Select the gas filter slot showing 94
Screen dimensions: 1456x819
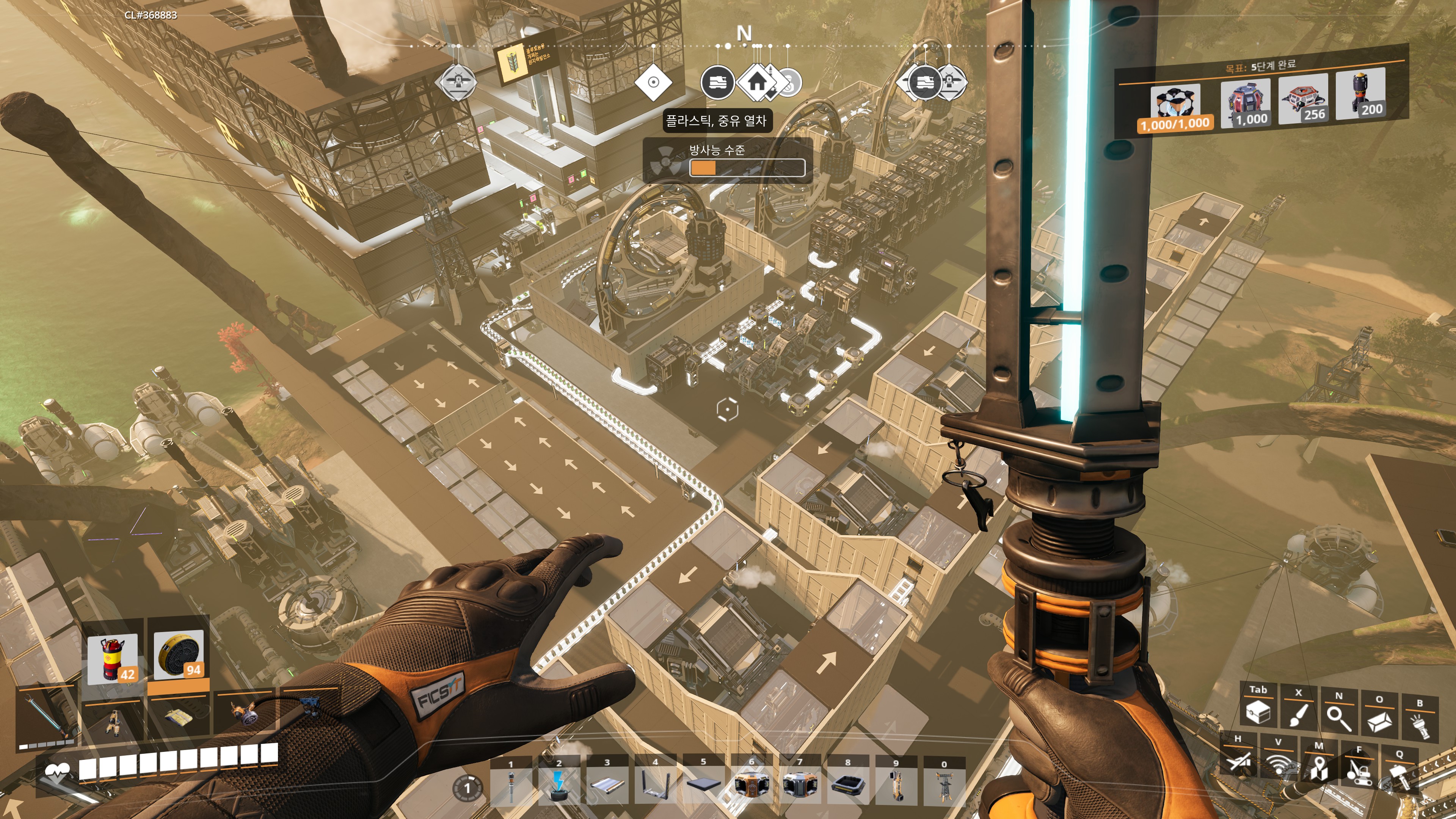[x=178, y=656]
